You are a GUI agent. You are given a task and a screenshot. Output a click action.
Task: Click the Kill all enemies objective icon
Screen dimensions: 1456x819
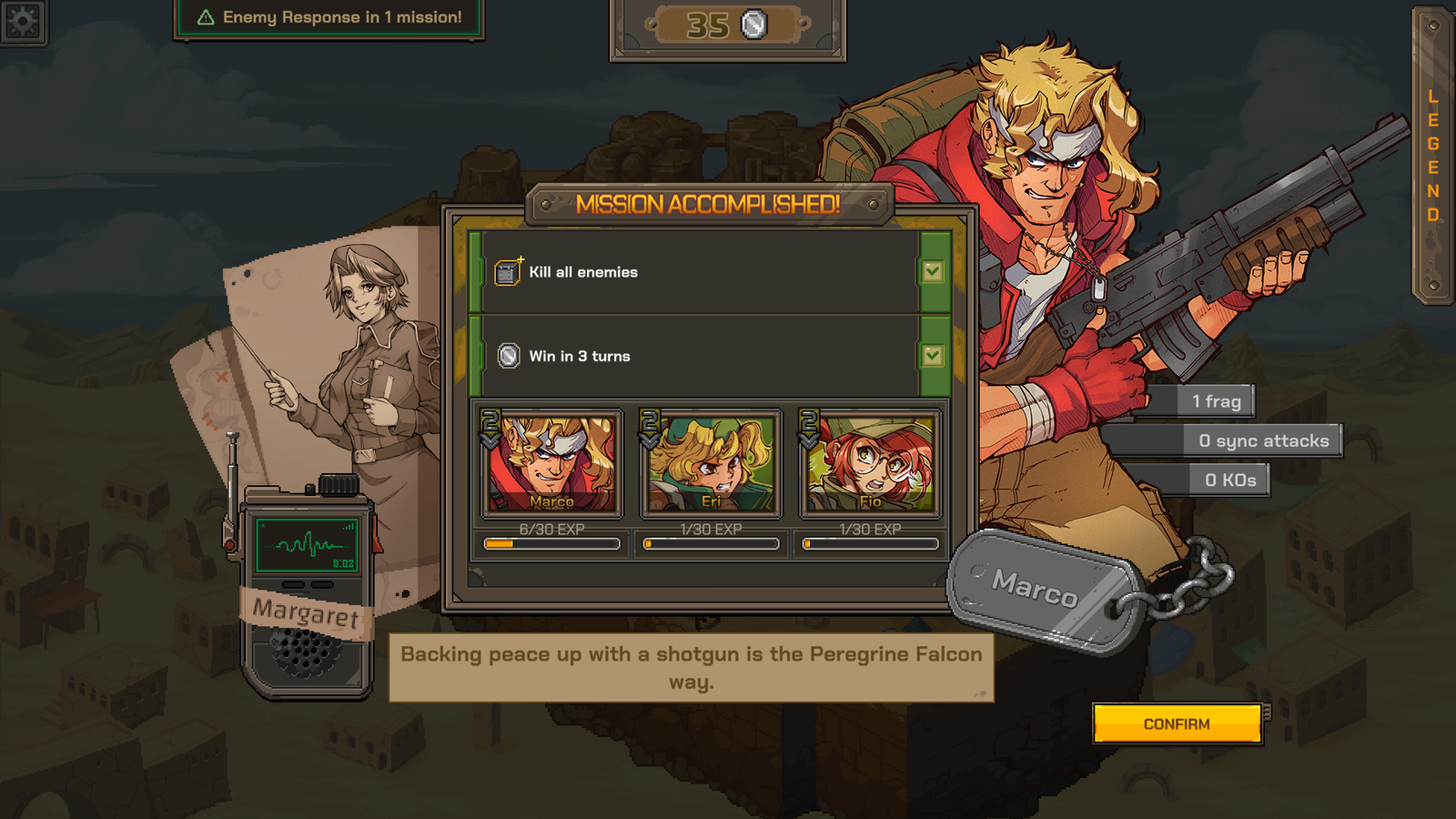(506, 270)
